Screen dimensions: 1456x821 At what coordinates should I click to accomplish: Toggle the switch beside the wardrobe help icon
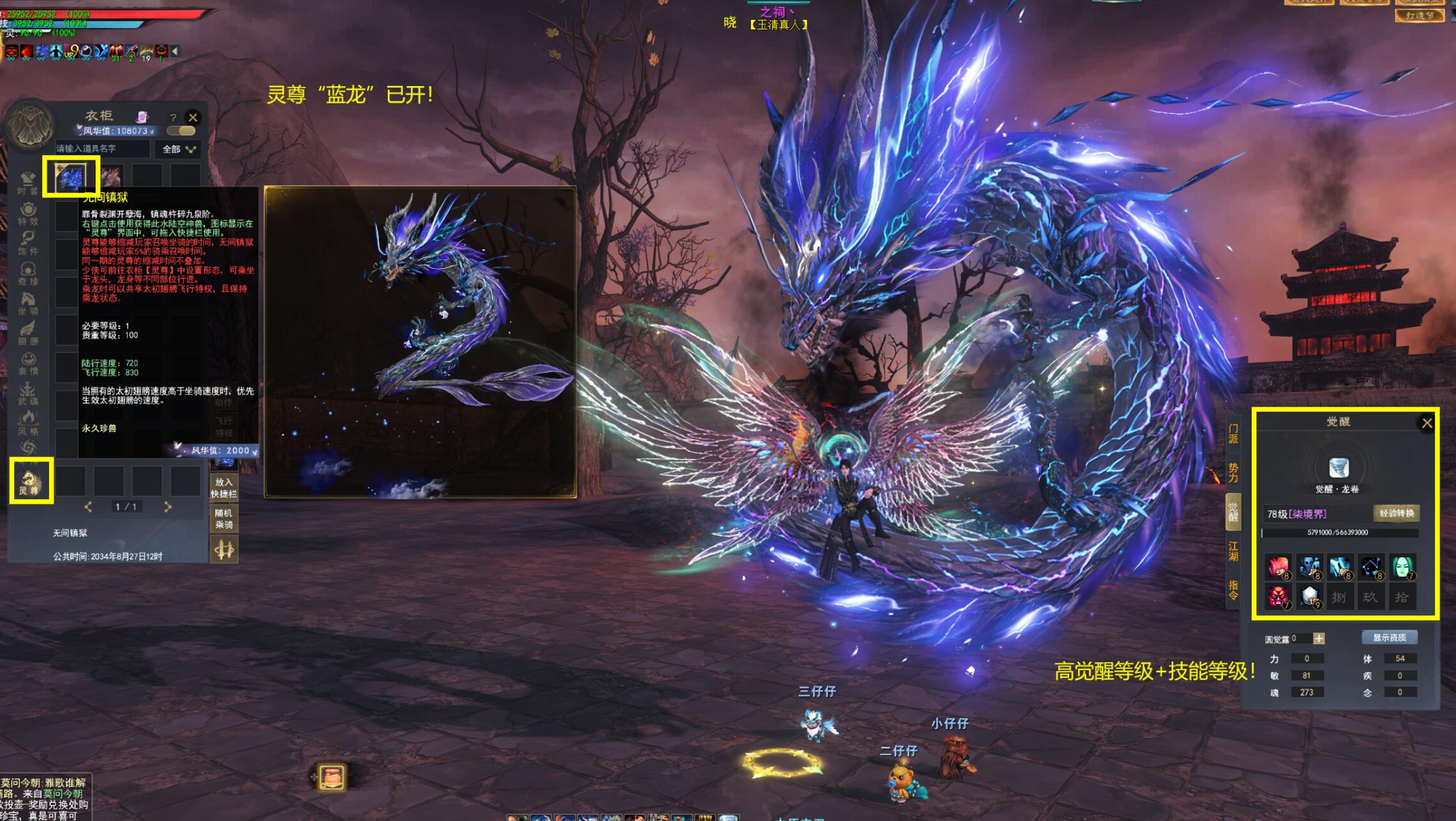(x=181, y=131)
